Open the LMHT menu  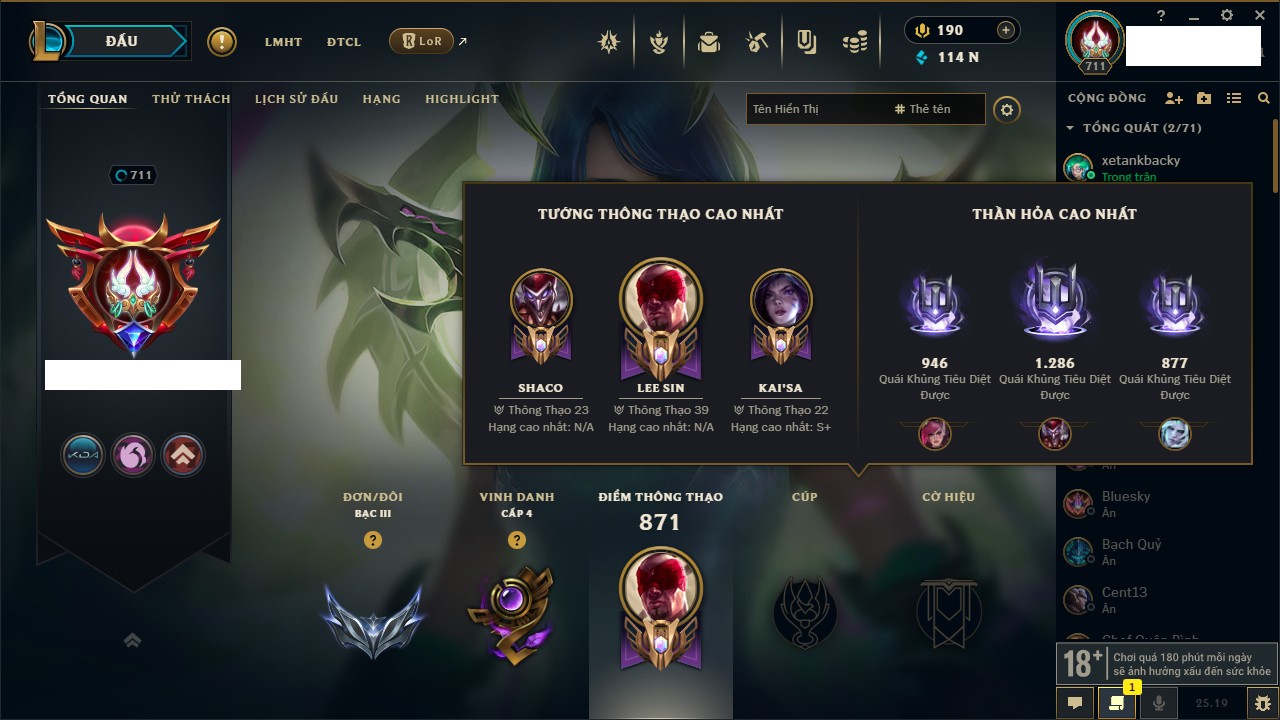coord(283,42)
